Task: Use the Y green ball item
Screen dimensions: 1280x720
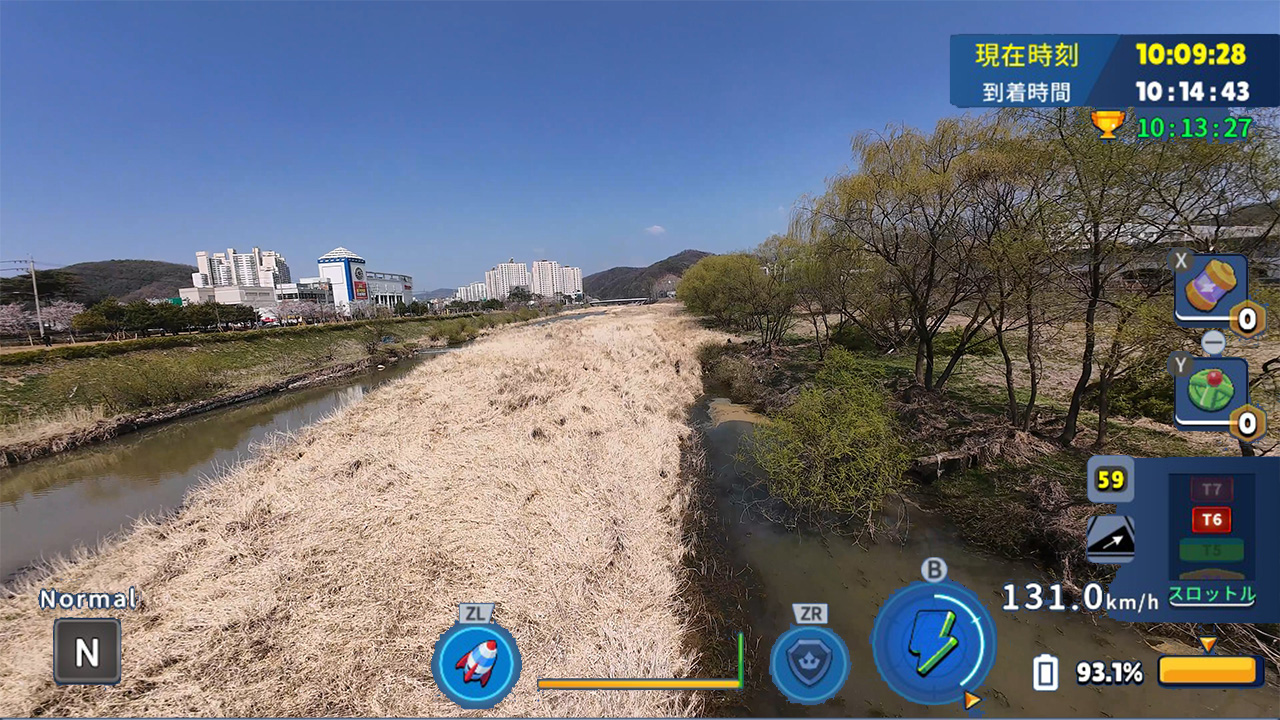Action: pyautogui.click(x=1213, y=390)
